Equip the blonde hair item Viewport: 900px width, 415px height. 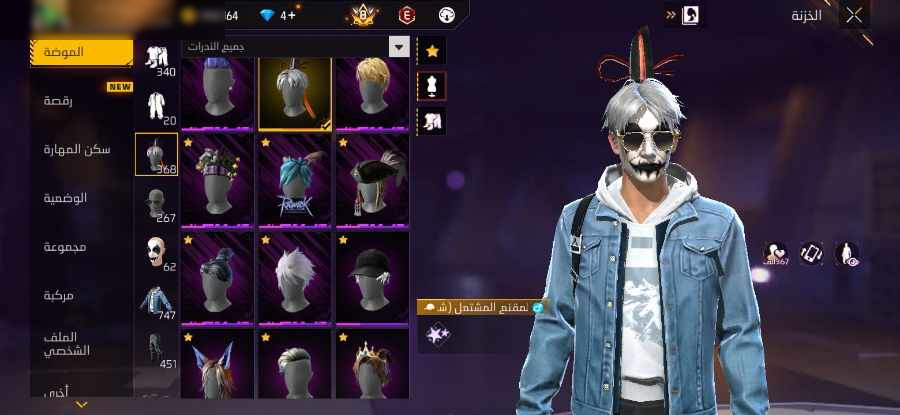pyautogui.click(x=371, y=92)
